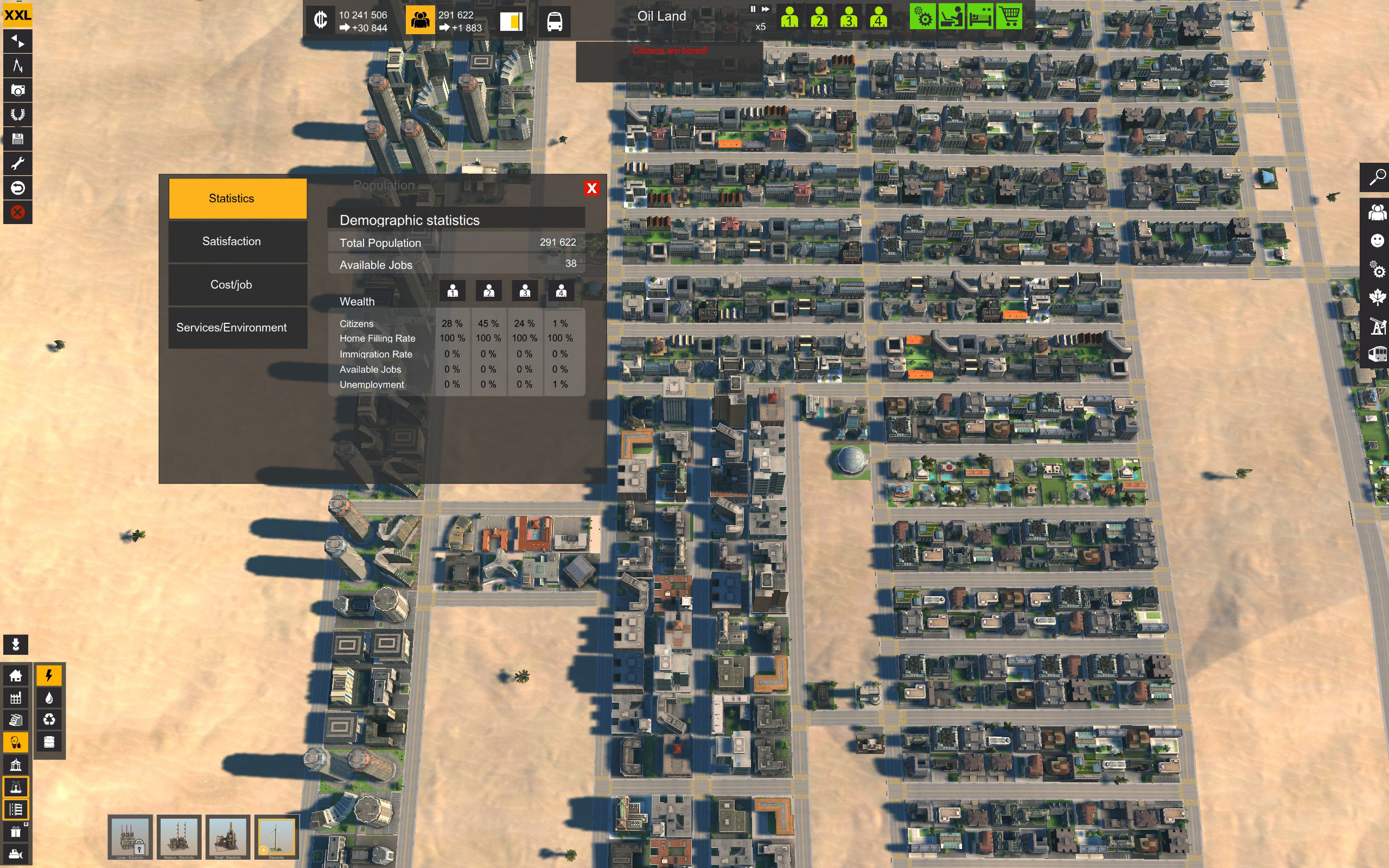1389x868 pixels.
Task: Close the Population statistics panel
Action: point(591,188)
